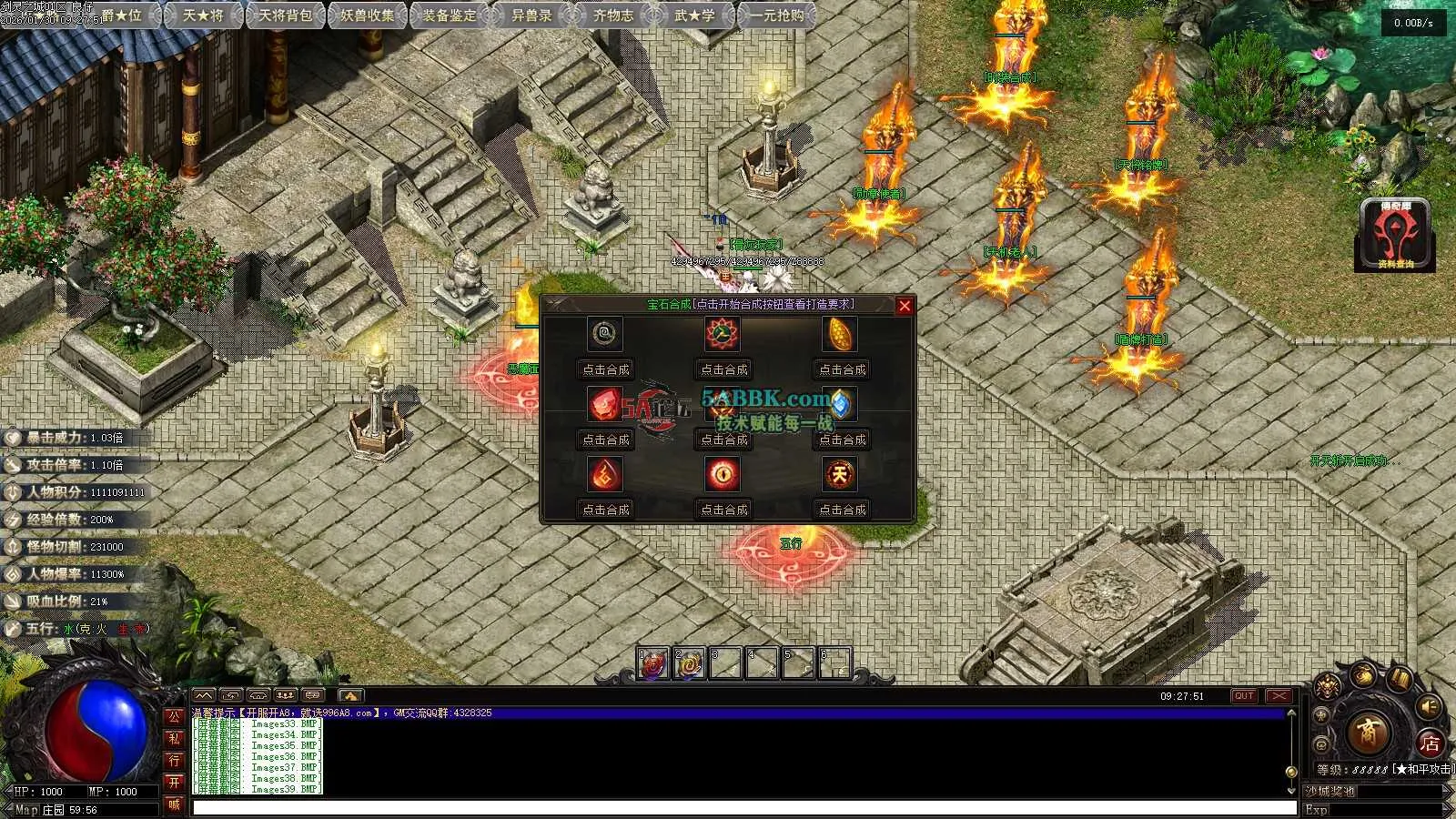Open the 天★将 menu
Image resolution: width=1456 pixels, height=819 pixels.
tap(203, 15)
